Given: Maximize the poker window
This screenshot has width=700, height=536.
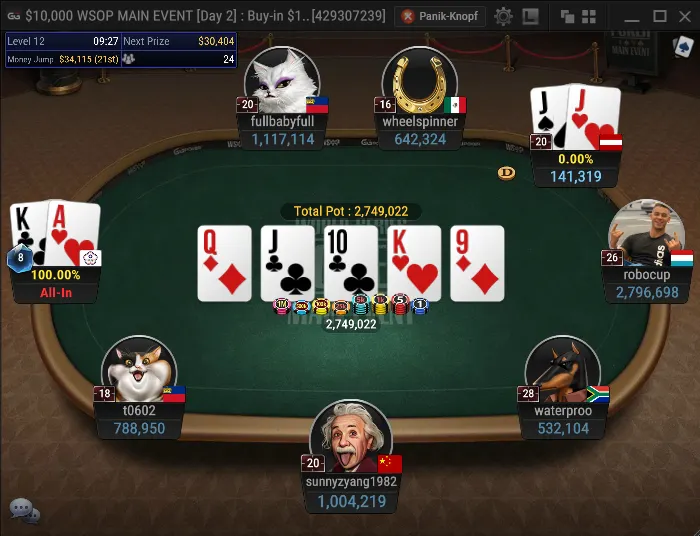Looking at the screenshot, I should 659,16.
